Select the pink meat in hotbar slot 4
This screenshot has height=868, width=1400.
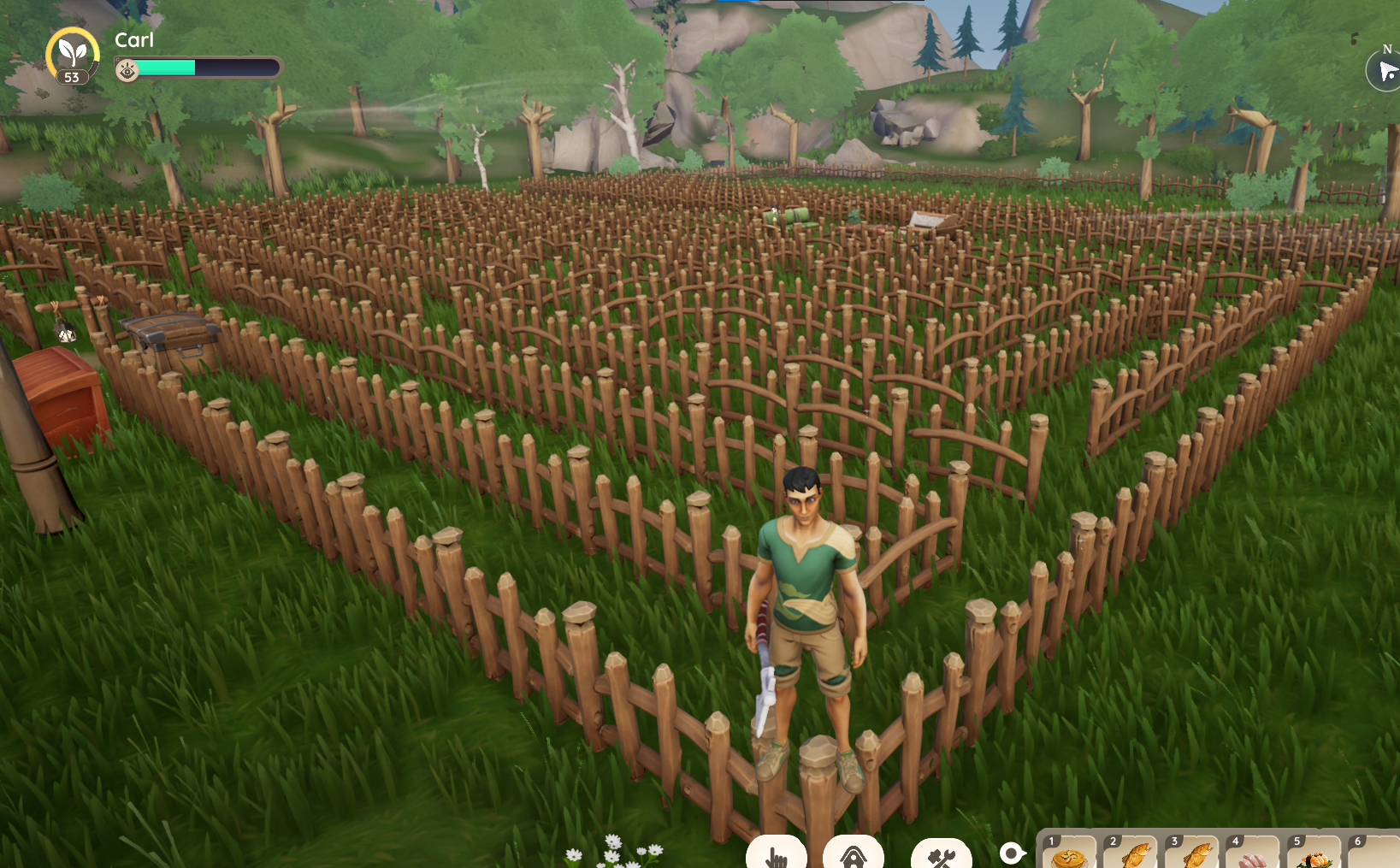point(1253,855)
